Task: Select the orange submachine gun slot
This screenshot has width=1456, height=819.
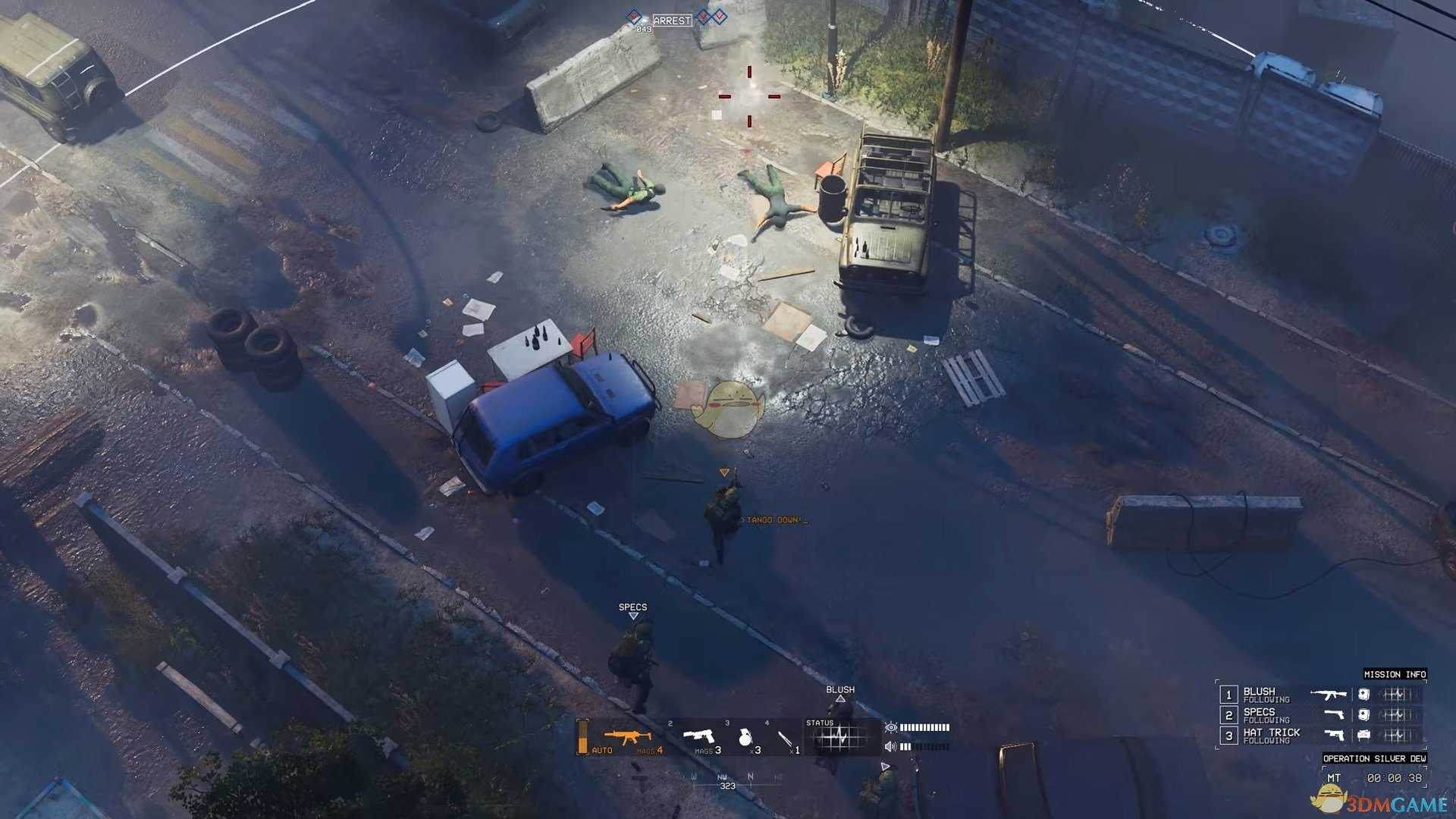Action: coord(626,737)
